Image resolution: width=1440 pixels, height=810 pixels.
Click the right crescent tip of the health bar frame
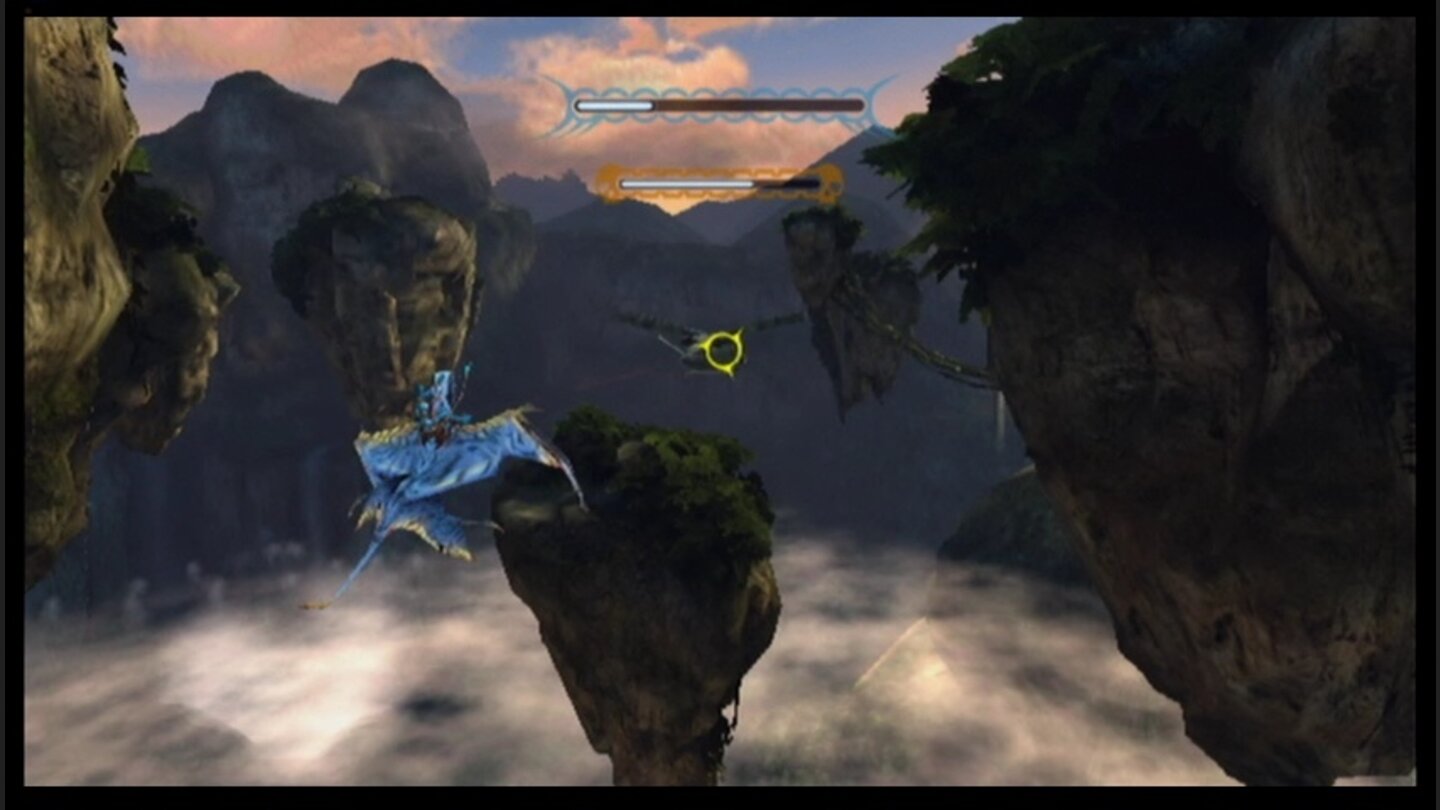pyautogui.click(x=880, y=103)
